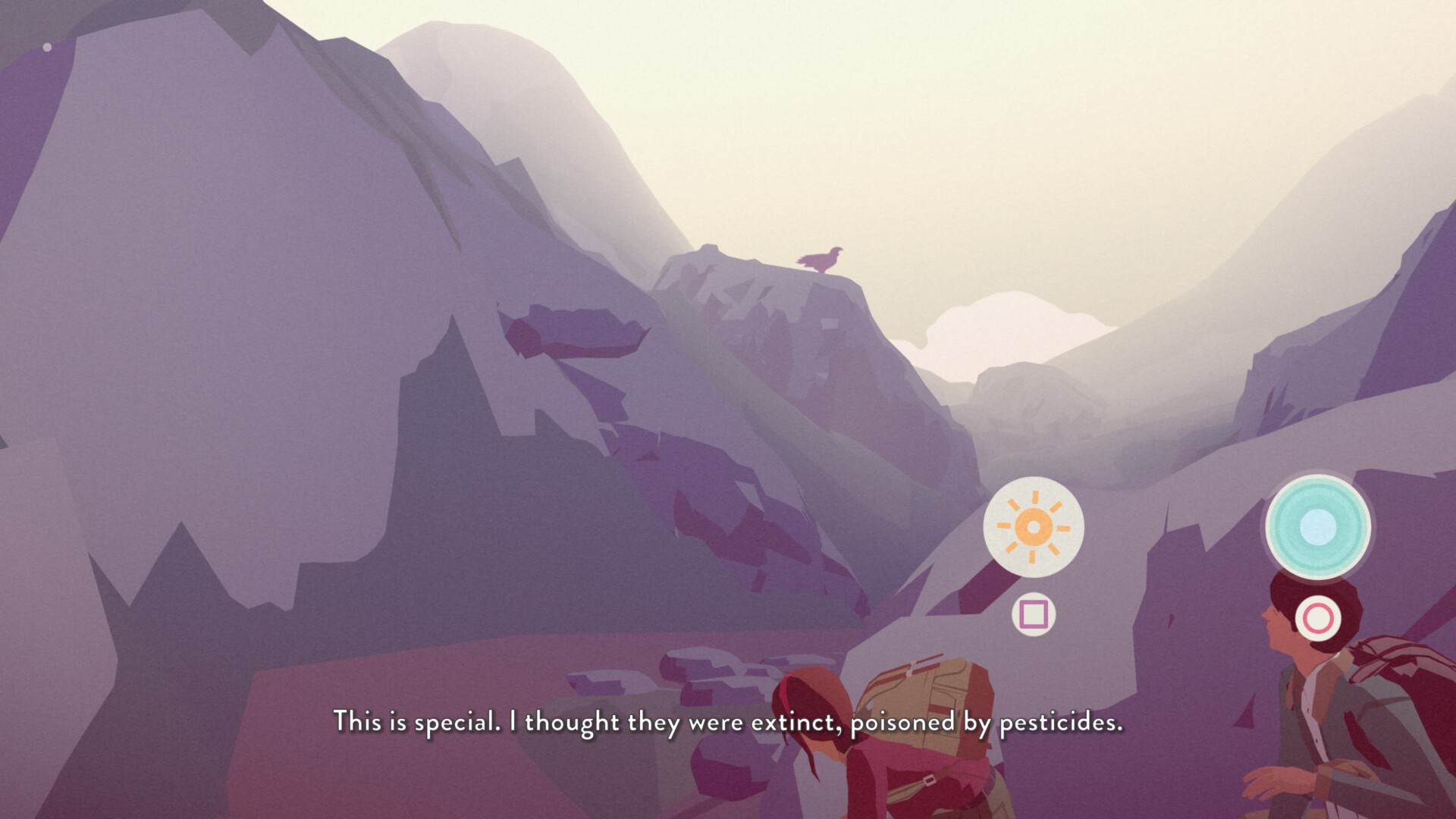The height and width of the screenshot is (819, 1456).
Task: Choose the orange sun emotion response
Action: tap(1033, 527)
